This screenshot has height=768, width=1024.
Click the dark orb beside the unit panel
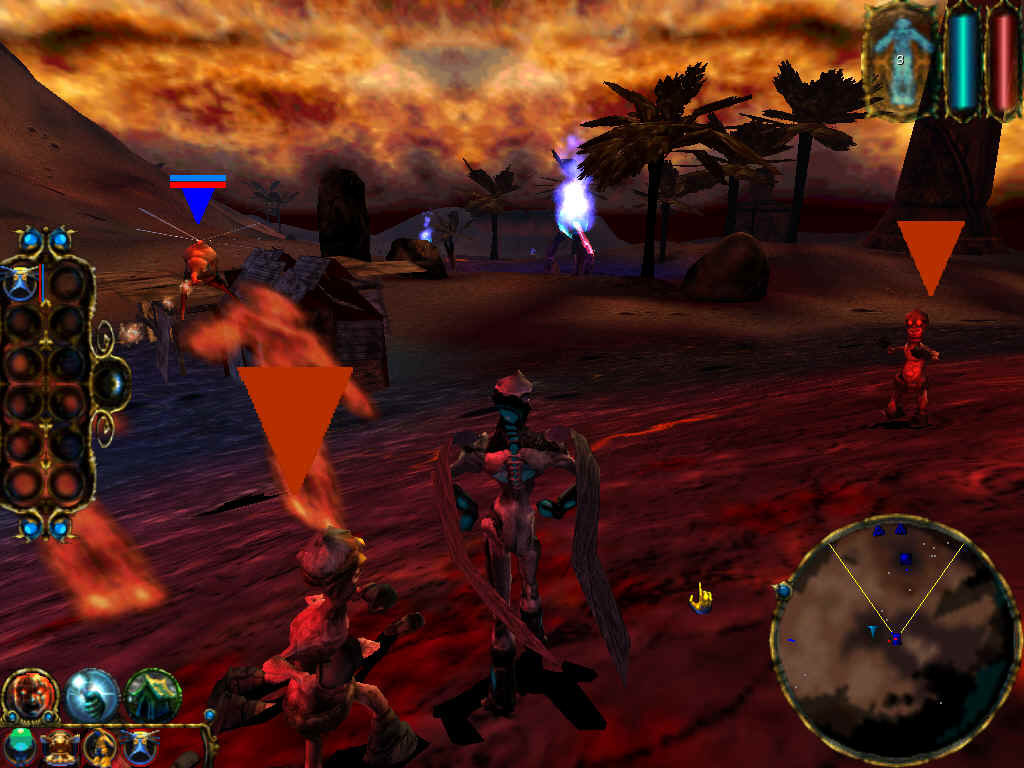[111, 384]
